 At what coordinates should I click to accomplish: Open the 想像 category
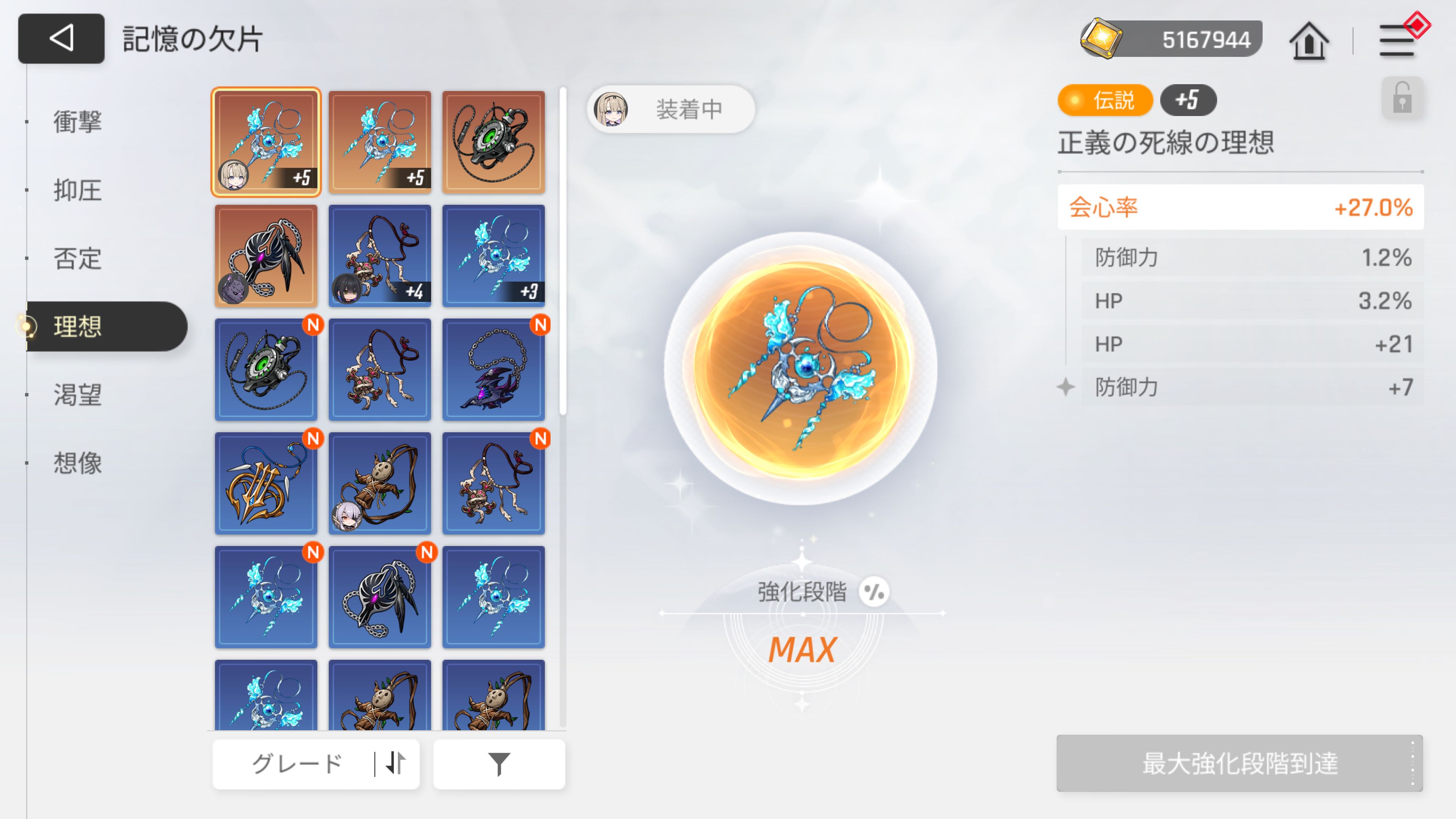click(77, 463)
